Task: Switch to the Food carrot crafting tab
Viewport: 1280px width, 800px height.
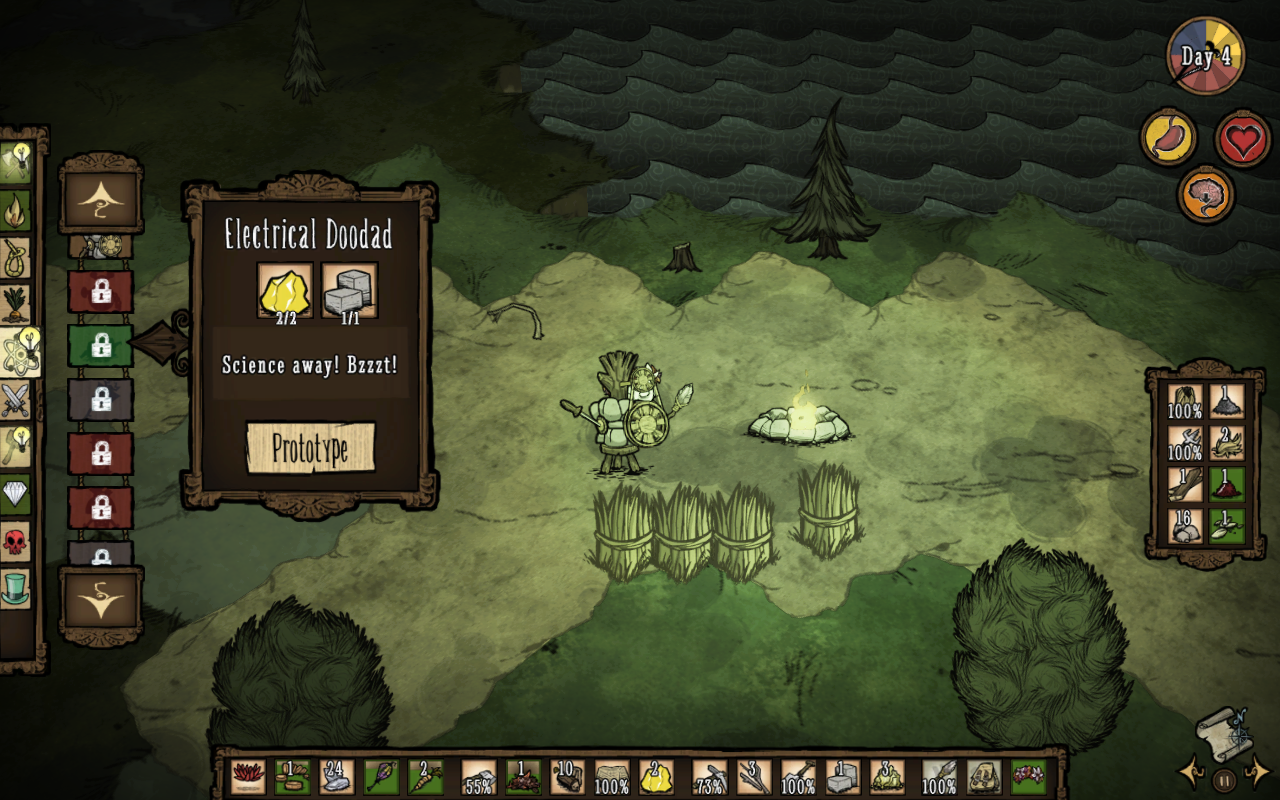Action: click(16, 304)
